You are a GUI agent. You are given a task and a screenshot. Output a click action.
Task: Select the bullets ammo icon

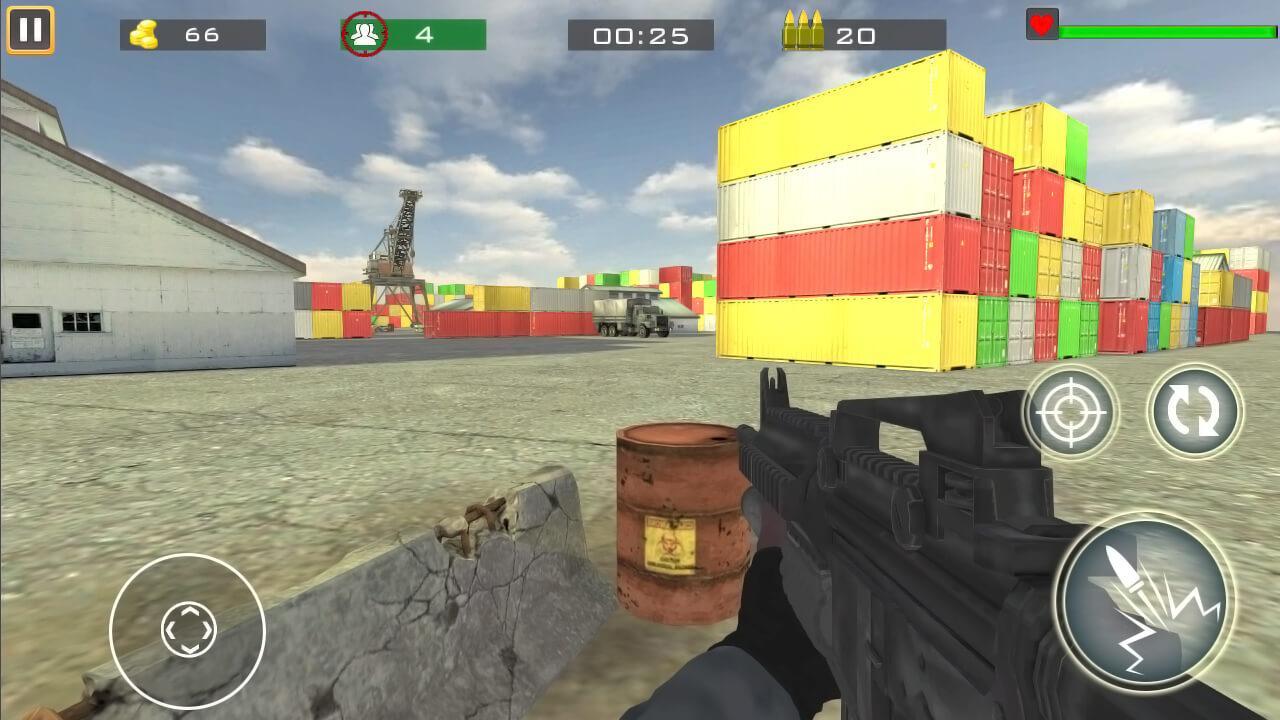[806, 31]
